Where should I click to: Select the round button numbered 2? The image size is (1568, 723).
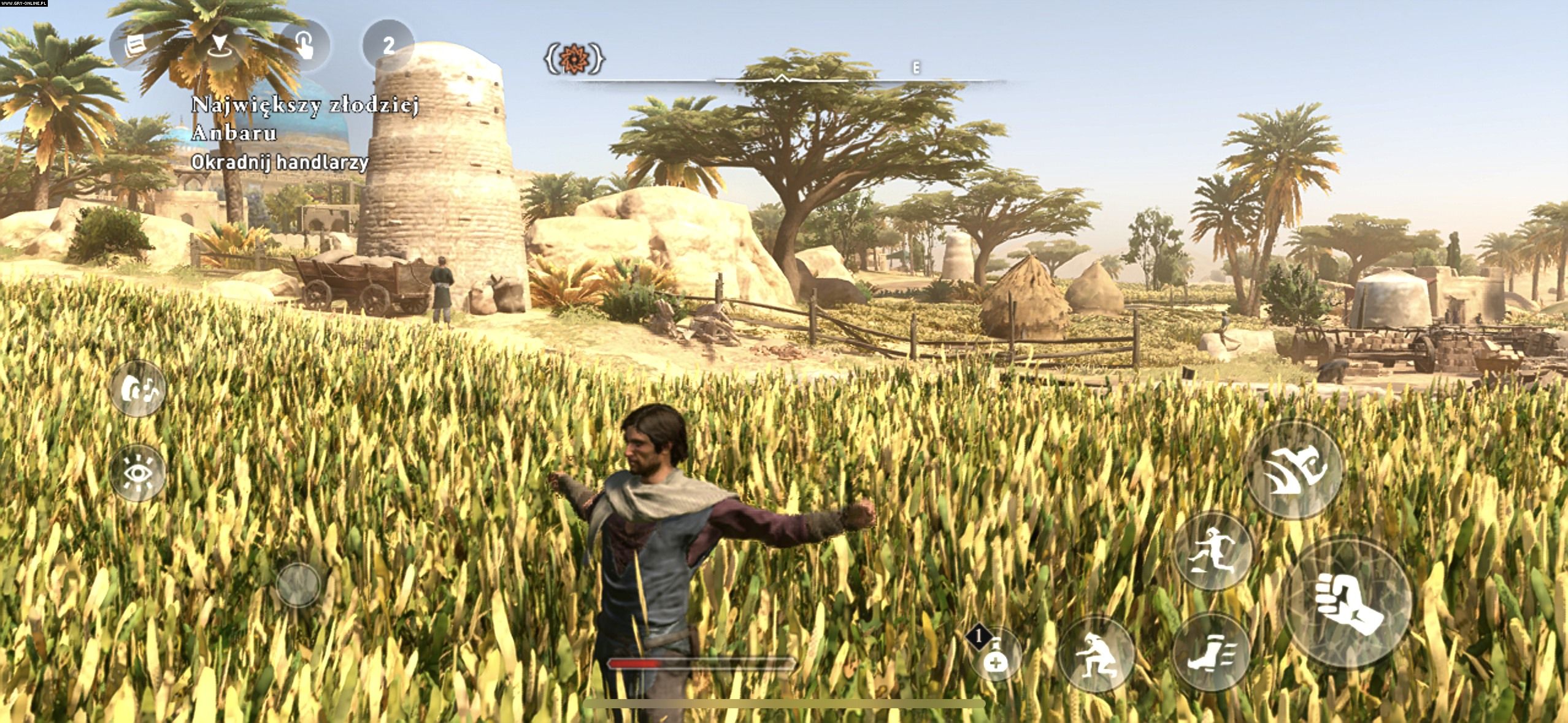388,46
